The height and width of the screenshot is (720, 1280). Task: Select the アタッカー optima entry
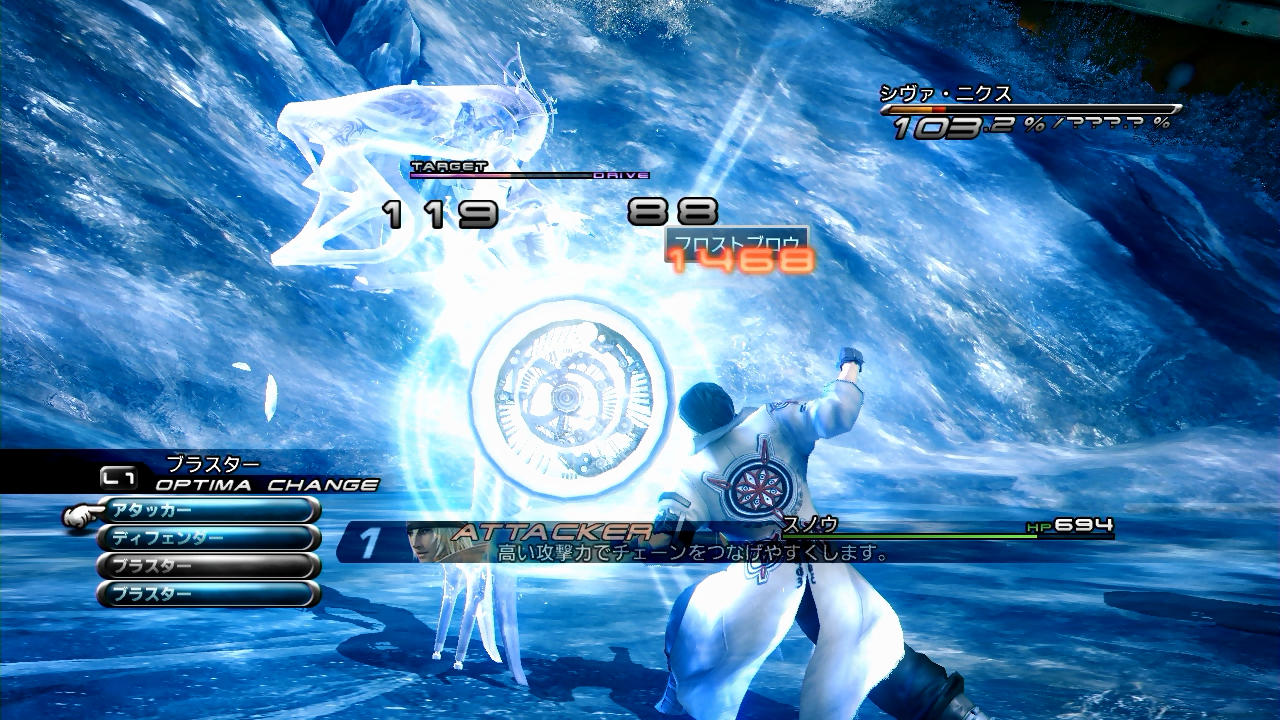point(208,510)
